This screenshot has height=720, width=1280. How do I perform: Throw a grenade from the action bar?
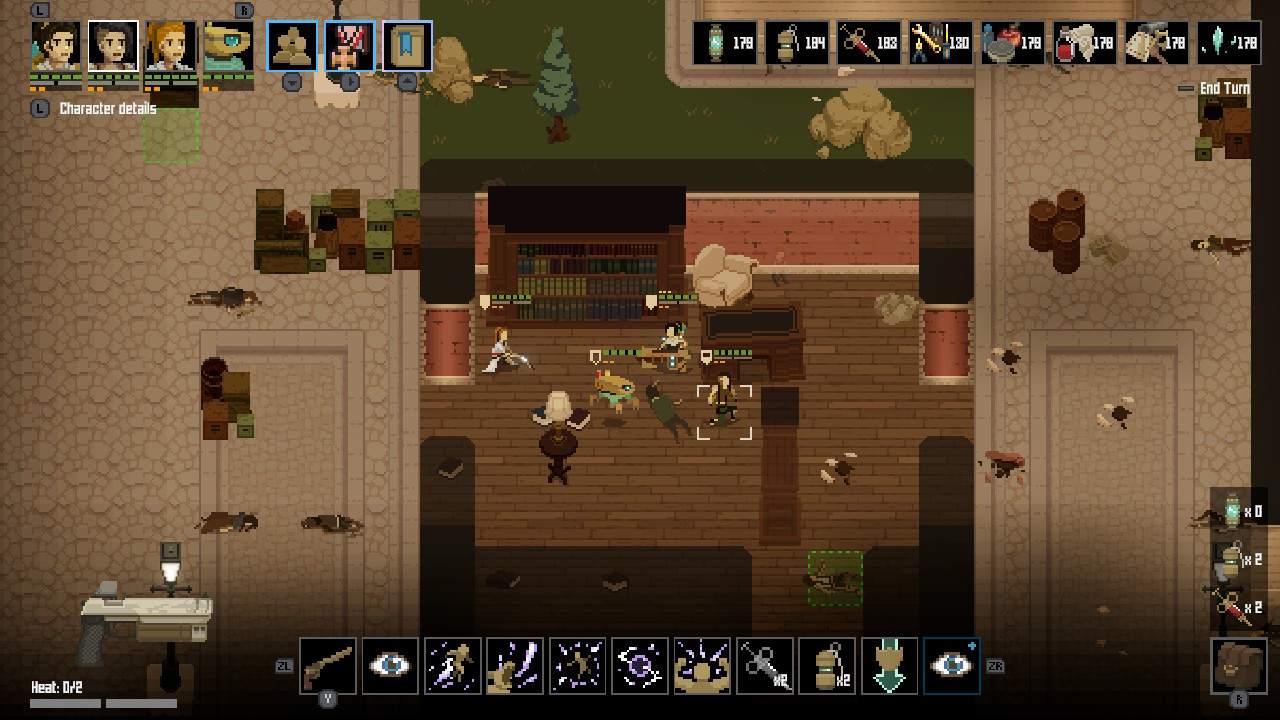826,666
